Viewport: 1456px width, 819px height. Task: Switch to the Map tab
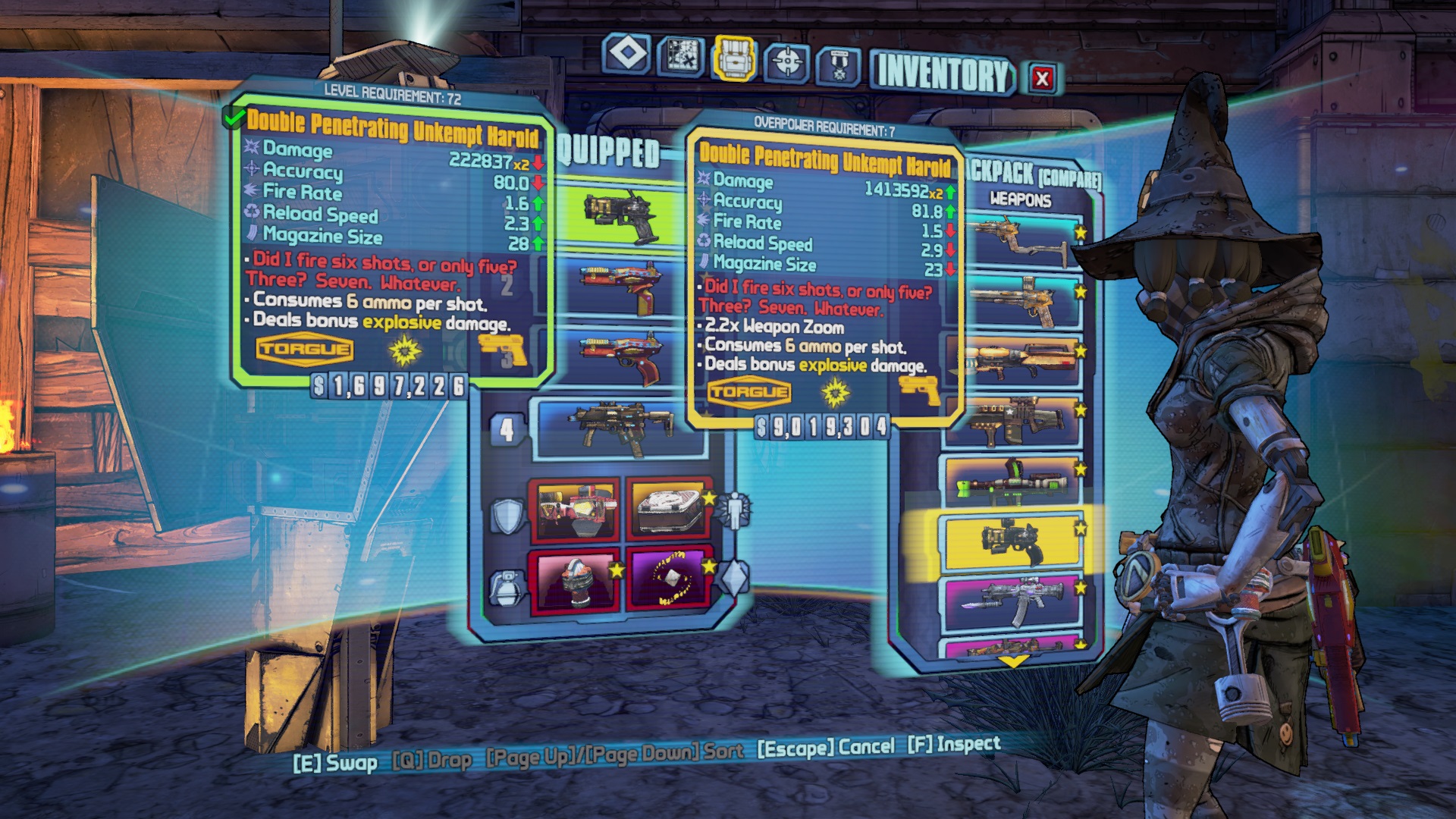(679, 57)
